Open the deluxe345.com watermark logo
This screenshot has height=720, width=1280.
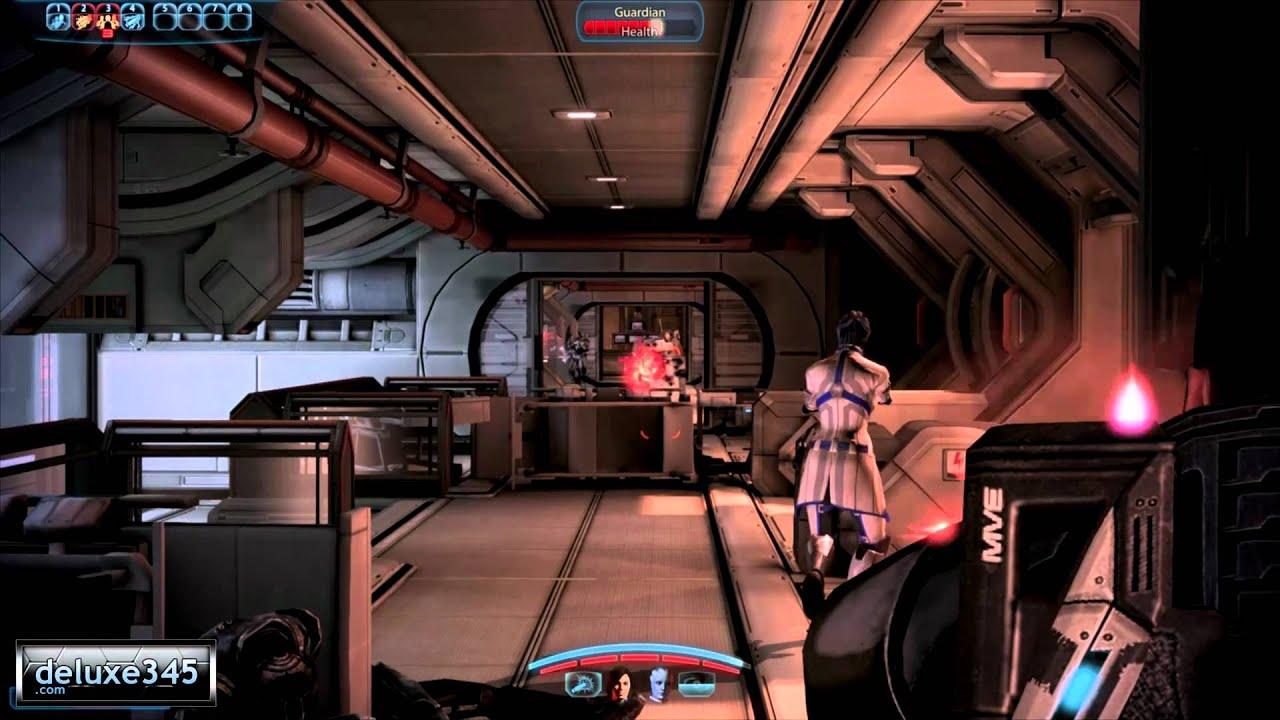116,672
